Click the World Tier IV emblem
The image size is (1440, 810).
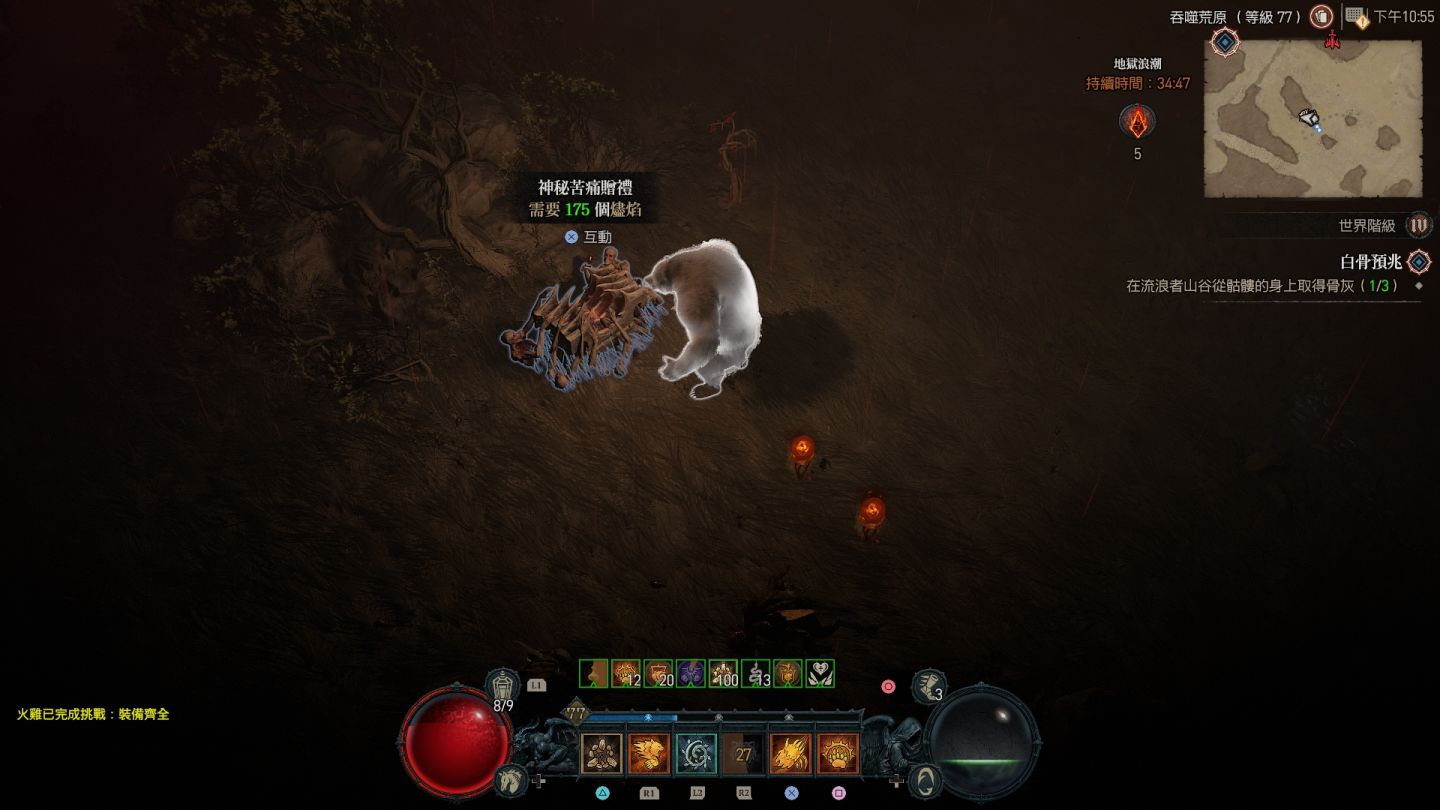1418,226
